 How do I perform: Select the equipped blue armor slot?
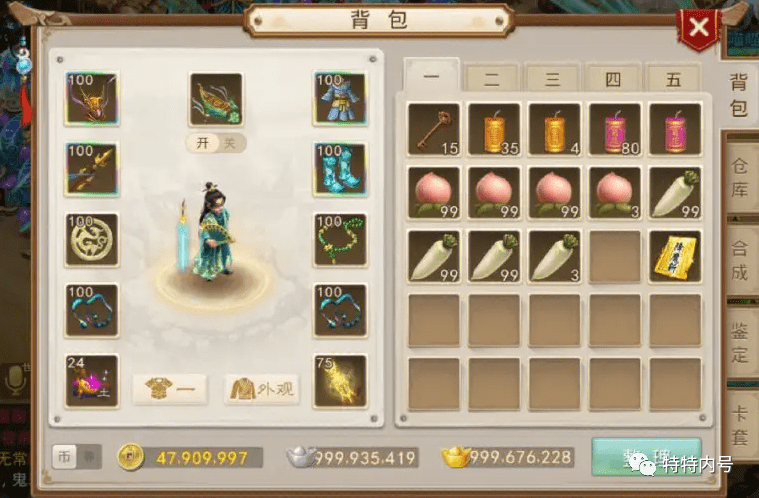click(340, 97)
